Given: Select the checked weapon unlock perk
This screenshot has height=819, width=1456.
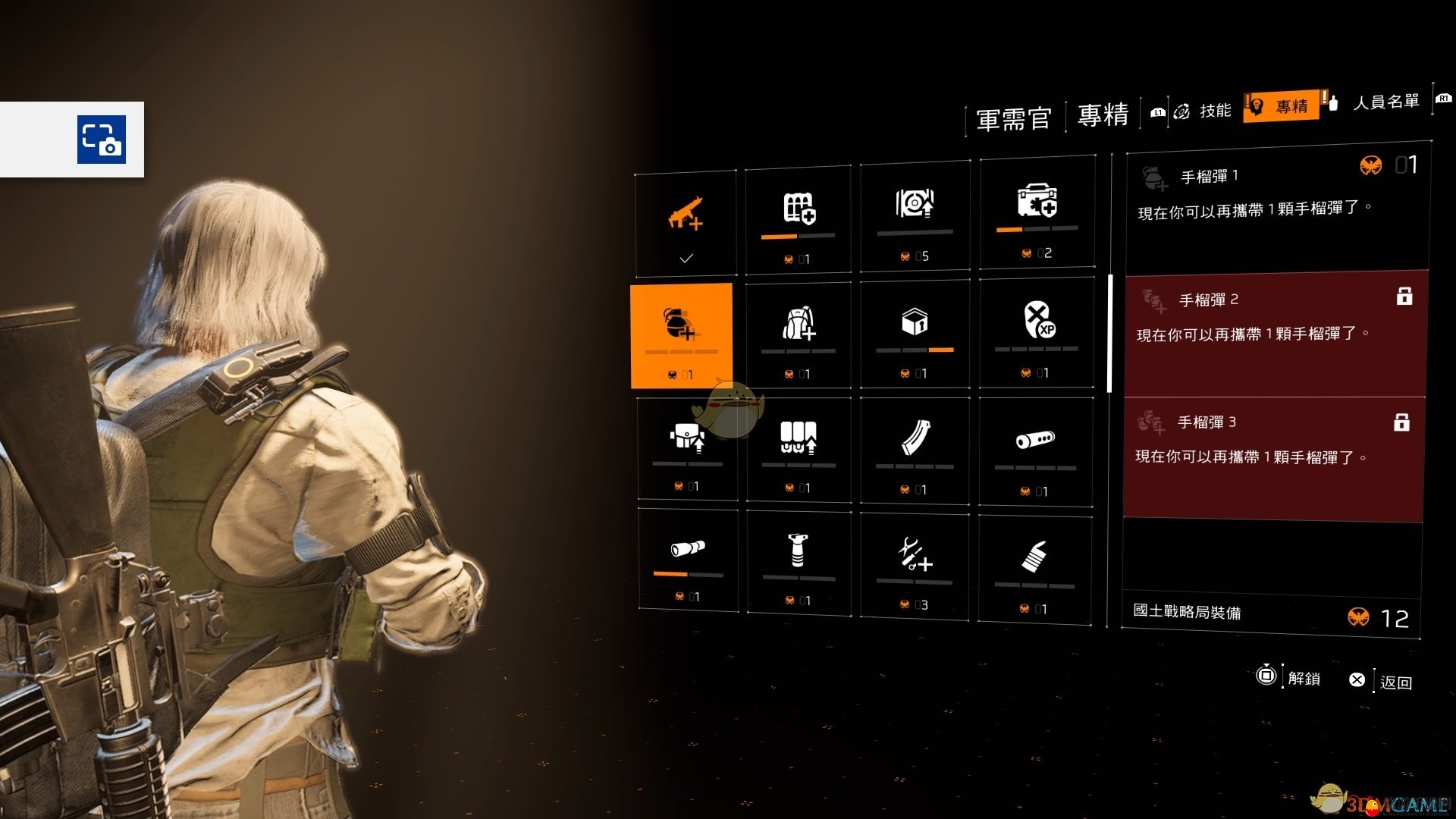Looking at the screenshot, I should point(686,220).
